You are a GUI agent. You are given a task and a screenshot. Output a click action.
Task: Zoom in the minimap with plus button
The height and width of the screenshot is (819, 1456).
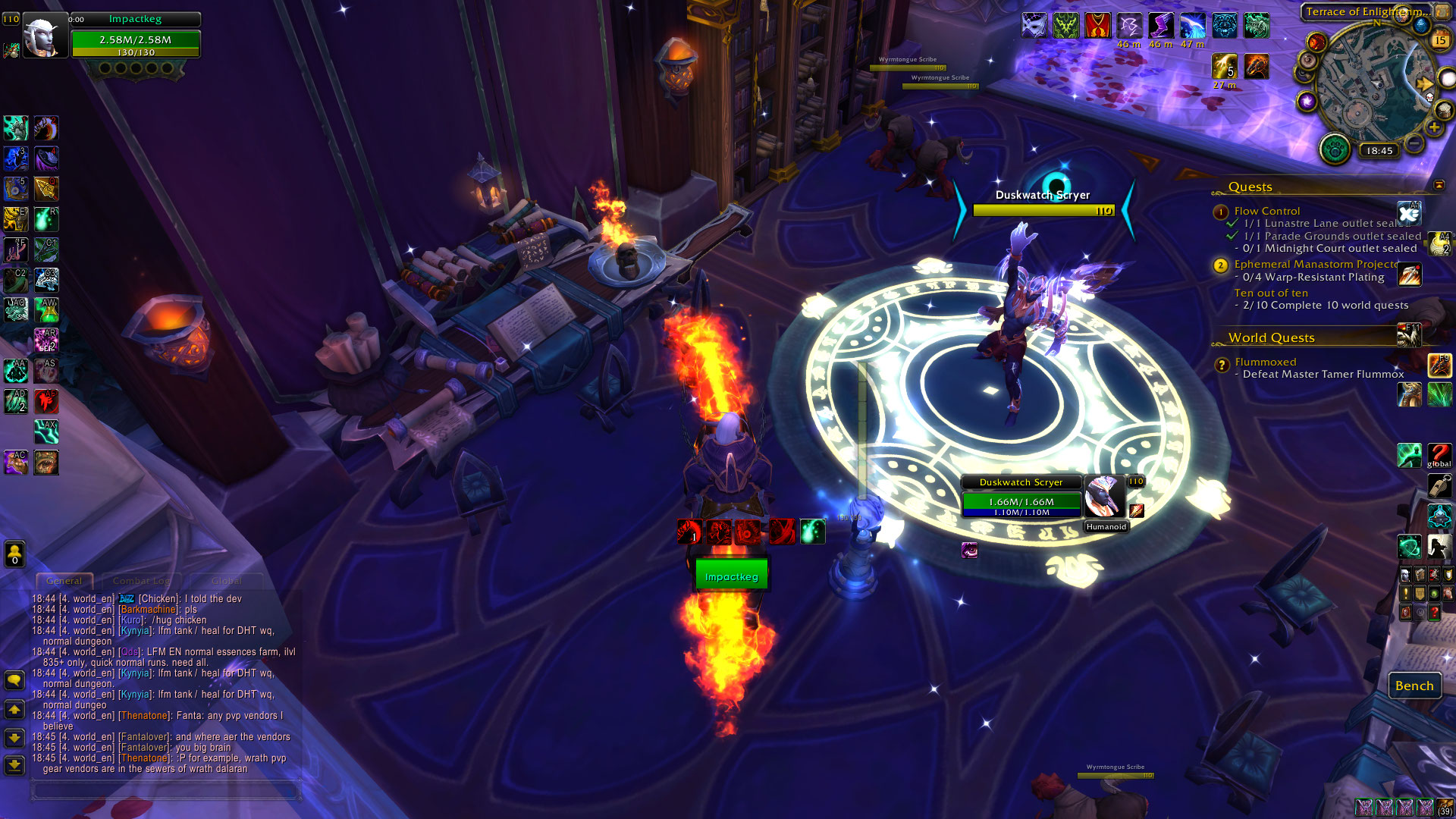1434,128
